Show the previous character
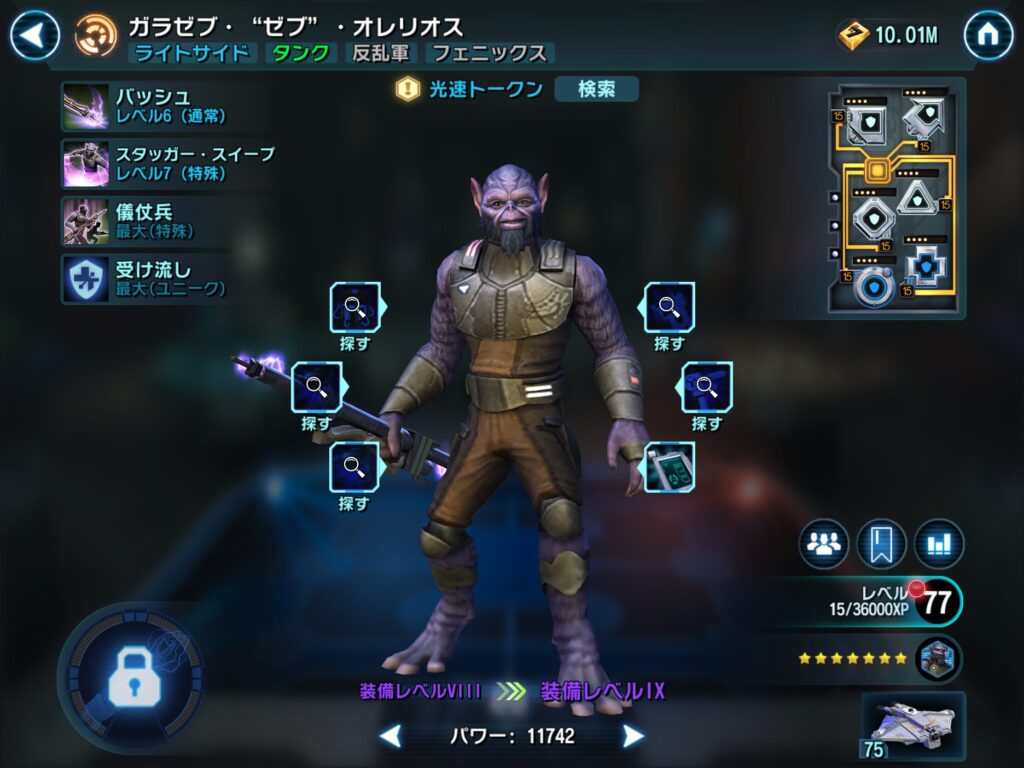Viewport: 1024px width, 768px height. click(x=391, y=737)
